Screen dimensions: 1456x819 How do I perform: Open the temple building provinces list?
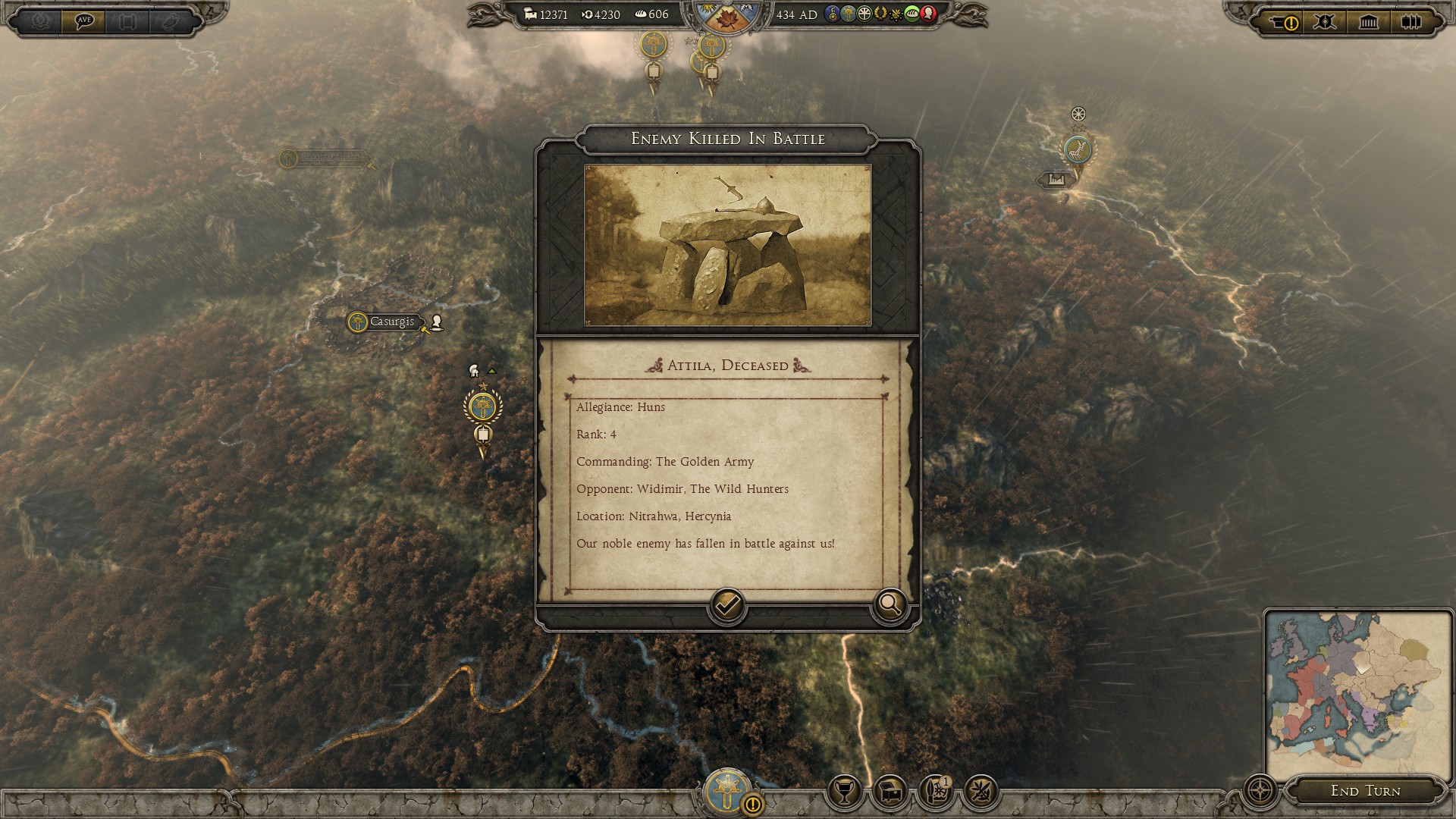(1368, 22)
